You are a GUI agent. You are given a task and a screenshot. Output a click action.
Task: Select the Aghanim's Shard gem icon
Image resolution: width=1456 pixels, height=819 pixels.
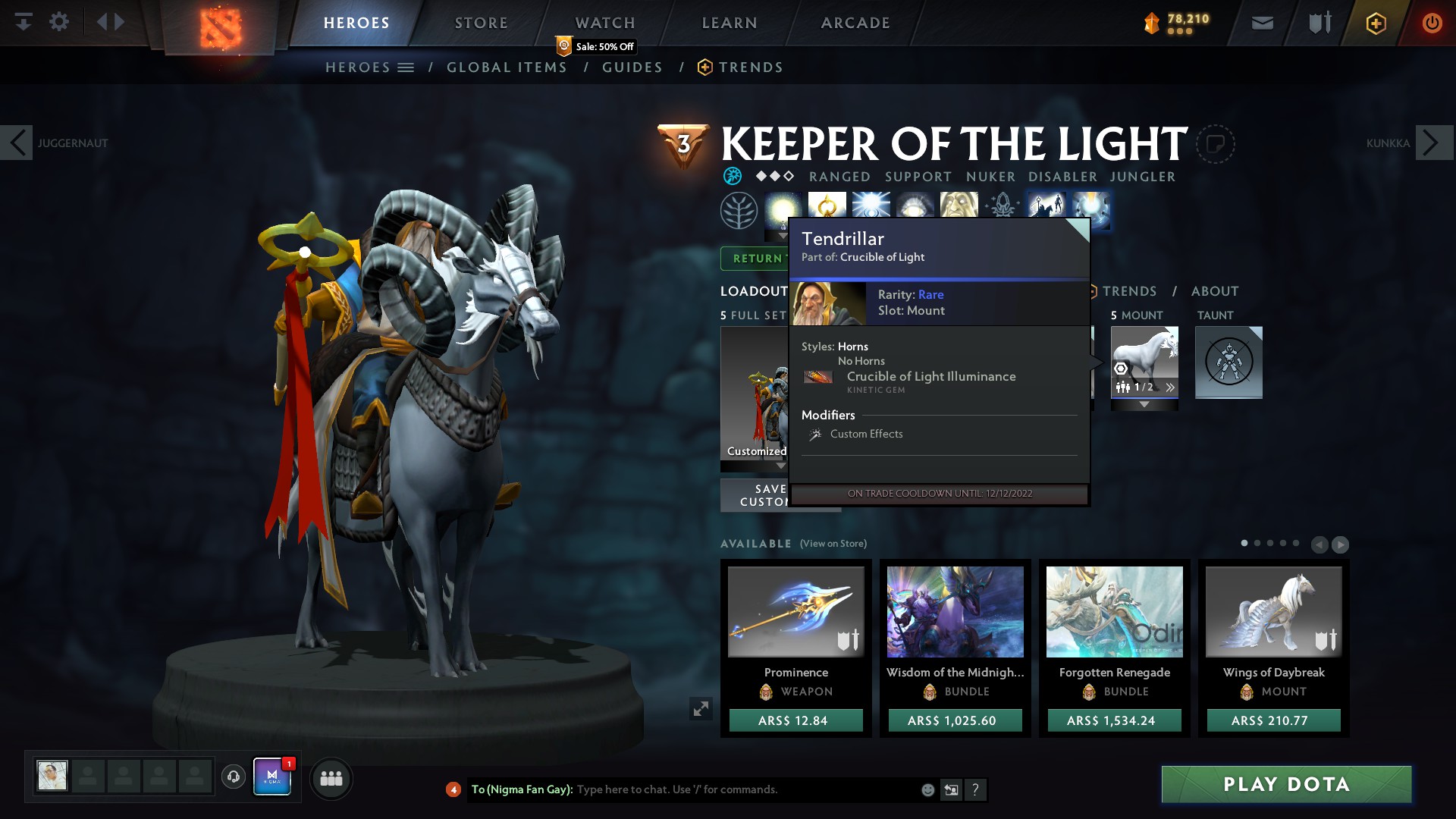[x=1003, y=203]
